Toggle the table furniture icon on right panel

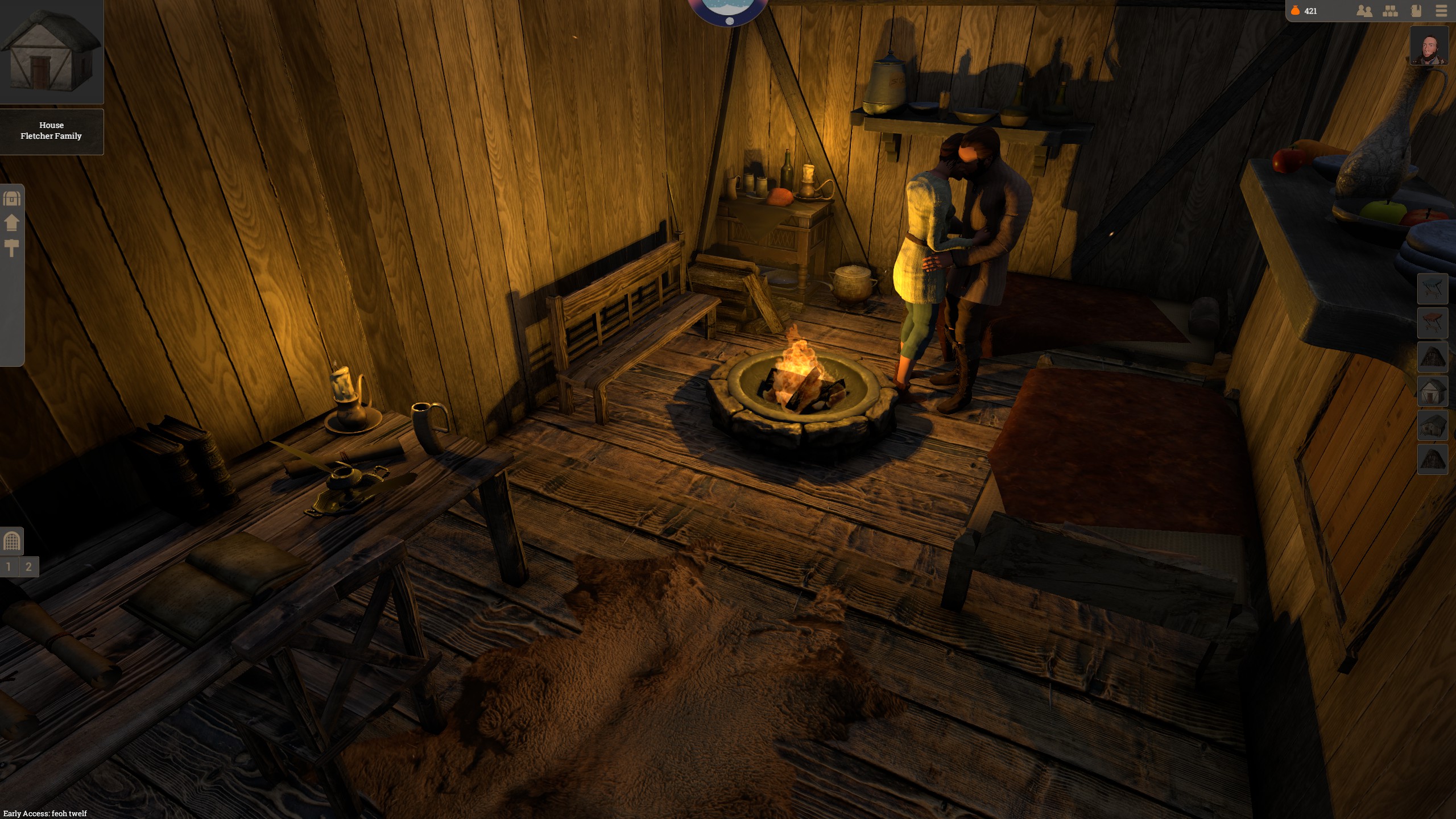pyautogui.click(x=1433, y=288)
